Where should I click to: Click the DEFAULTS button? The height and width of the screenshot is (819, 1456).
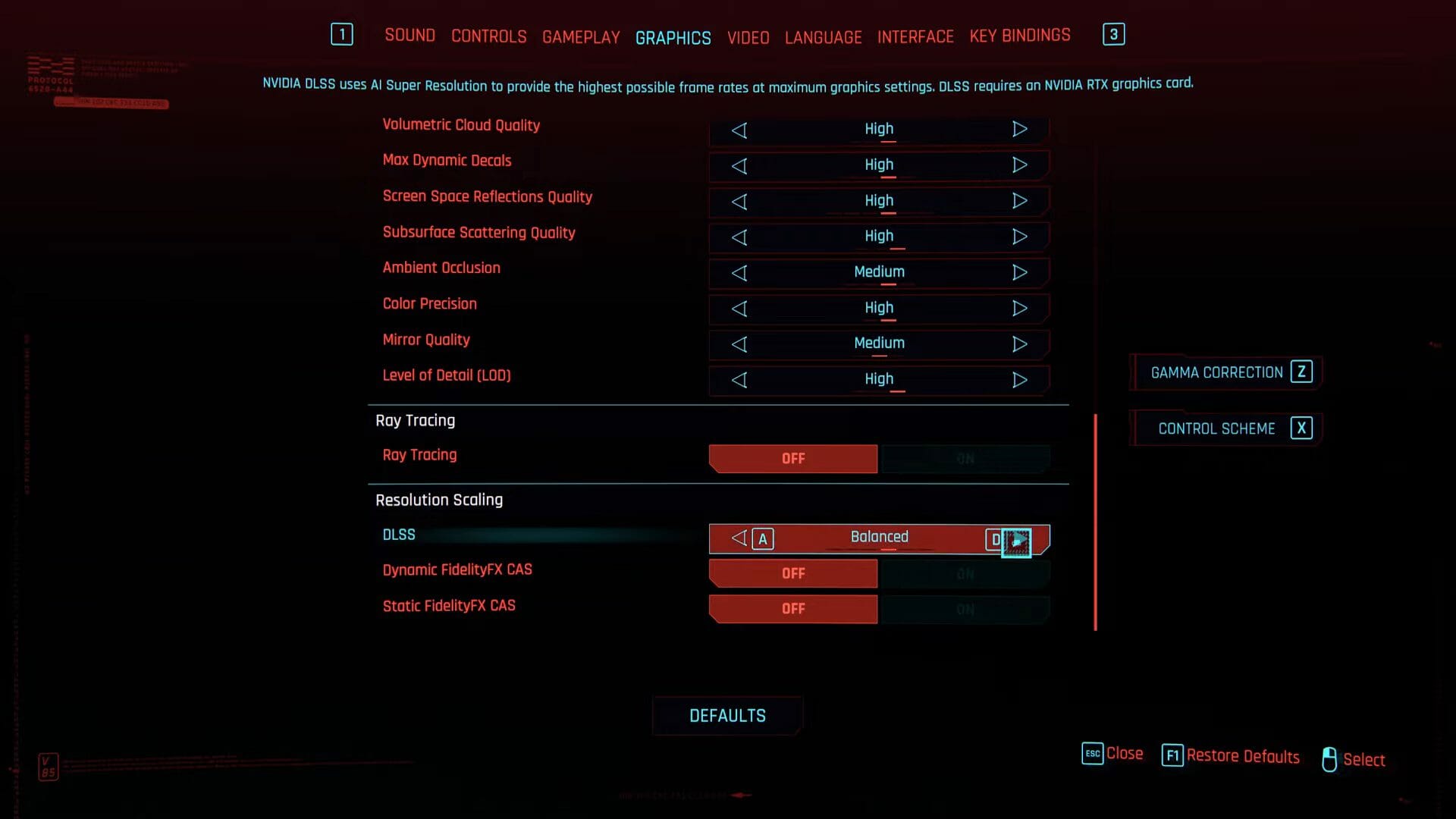pos(727,715)
